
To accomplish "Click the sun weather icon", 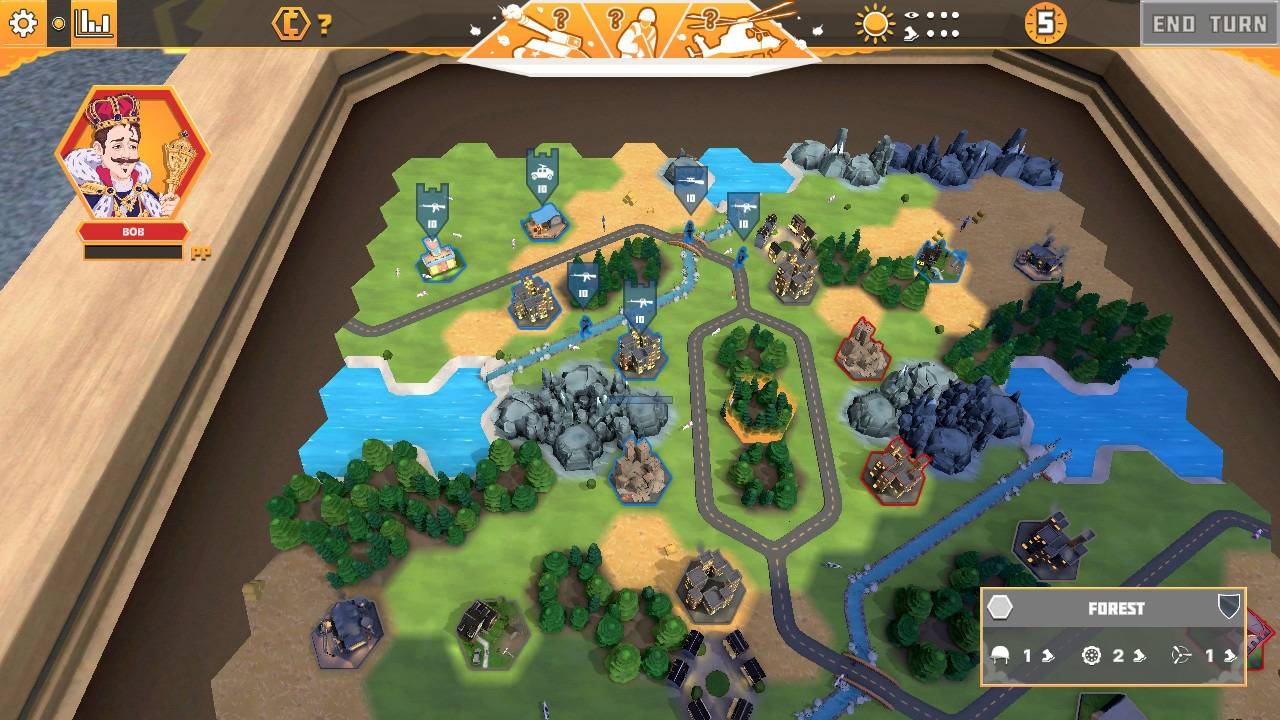I will pos(875,25).
